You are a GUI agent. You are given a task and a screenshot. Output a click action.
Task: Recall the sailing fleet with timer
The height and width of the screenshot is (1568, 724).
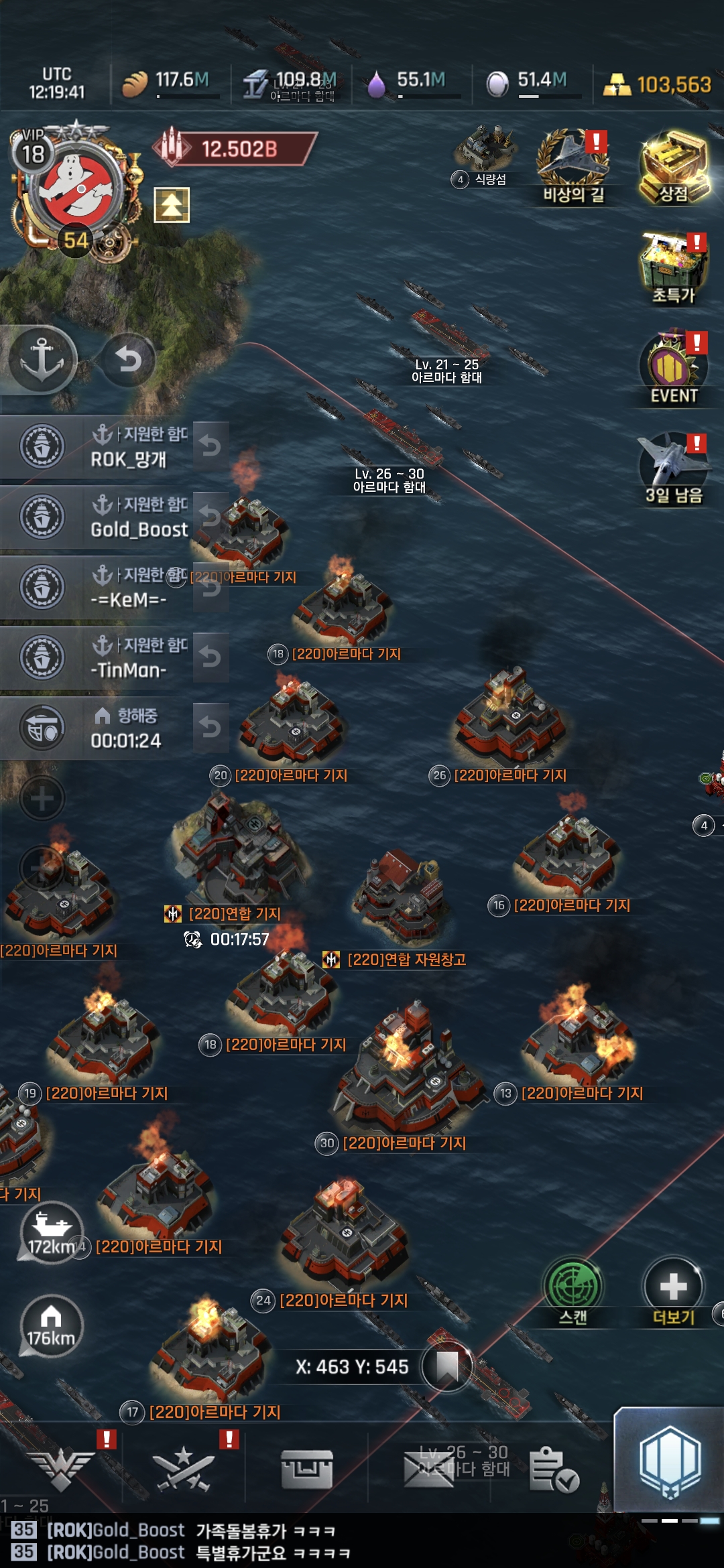tap(210, 727)
